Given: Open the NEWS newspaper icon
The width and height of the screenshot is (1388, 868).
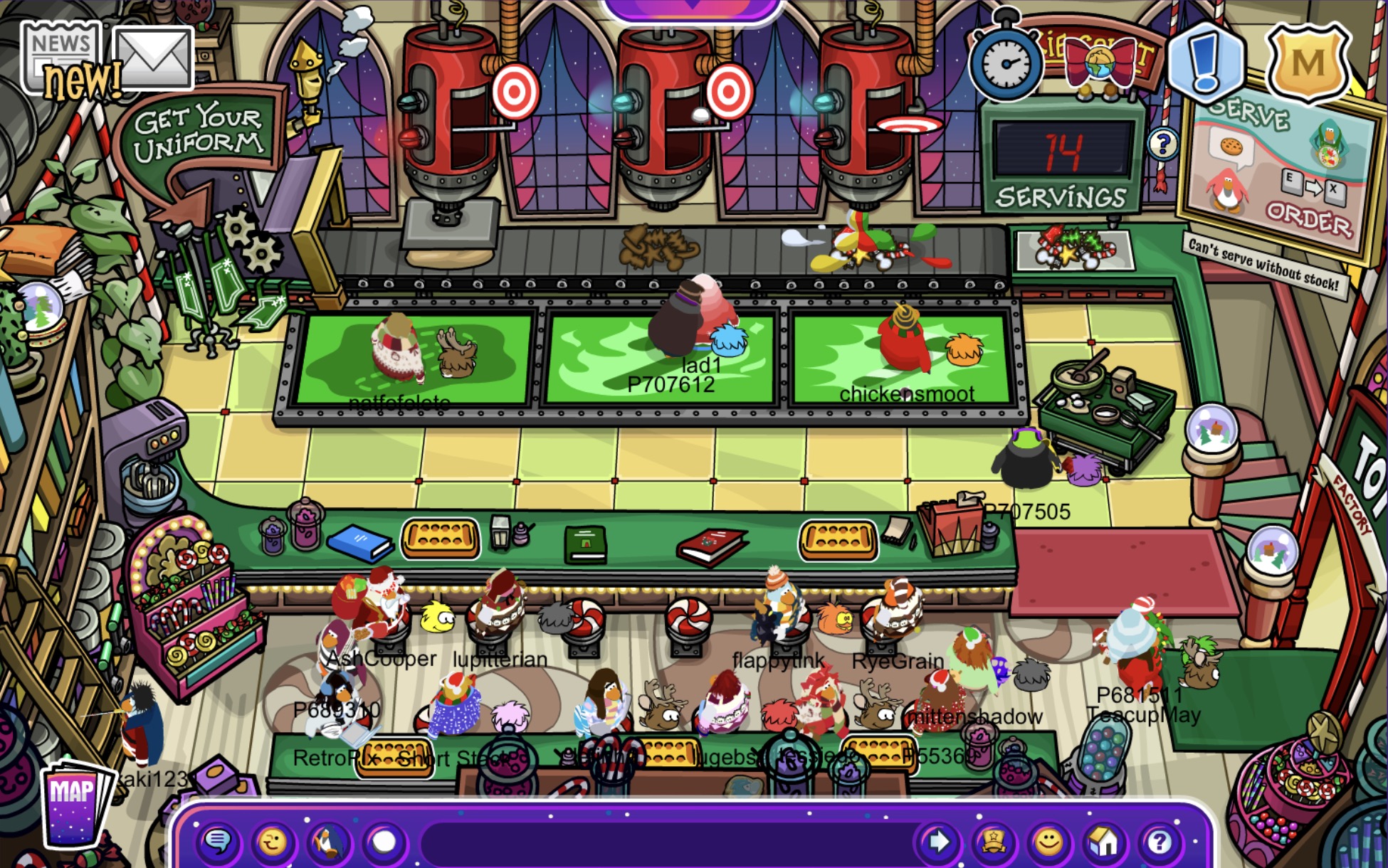Looking at the screenshot, I should (x=61, y=57).
